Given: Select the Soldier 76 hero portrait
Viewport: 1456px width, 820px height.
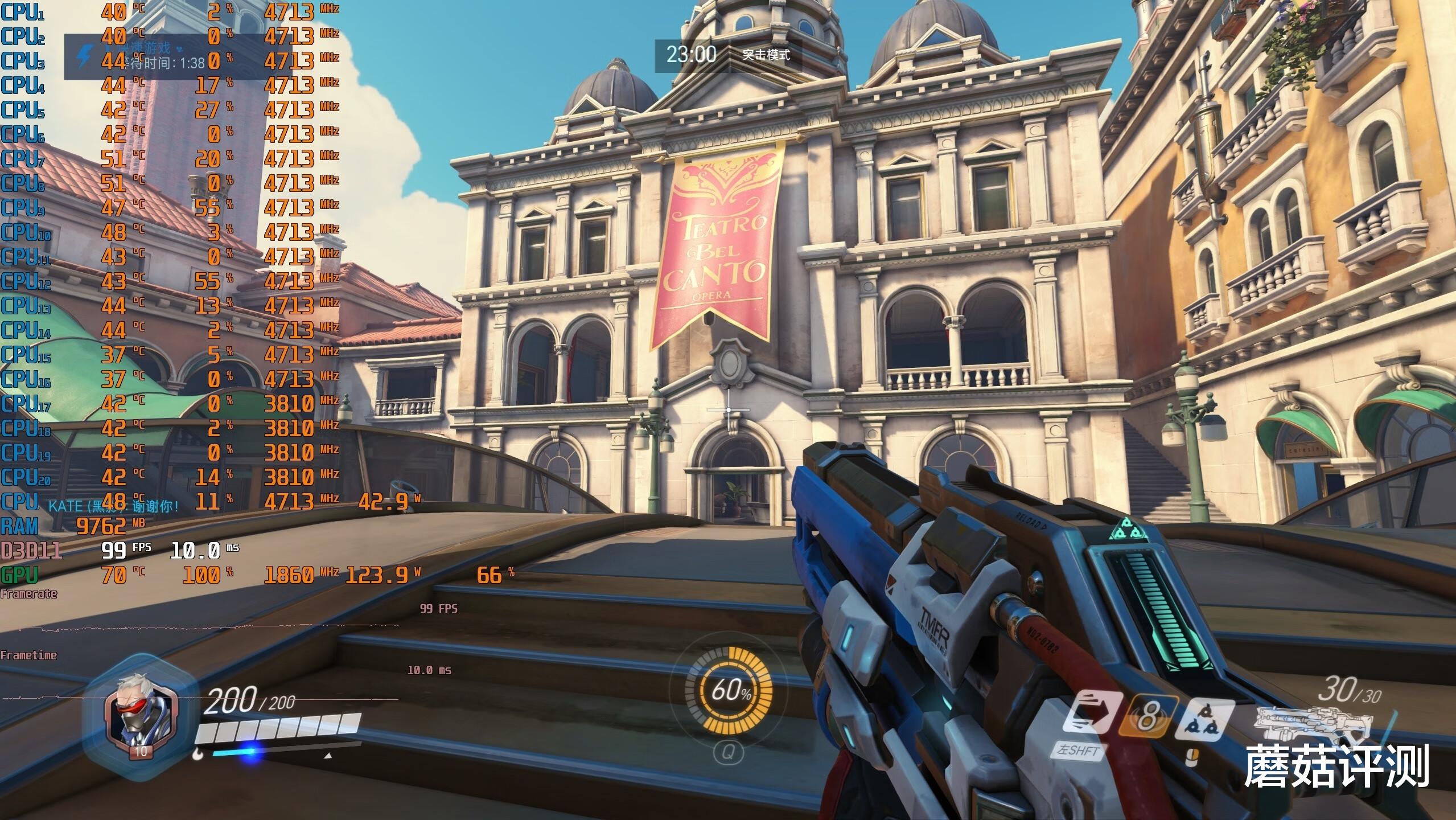Looking at the screenshot, I should point(140,720).
